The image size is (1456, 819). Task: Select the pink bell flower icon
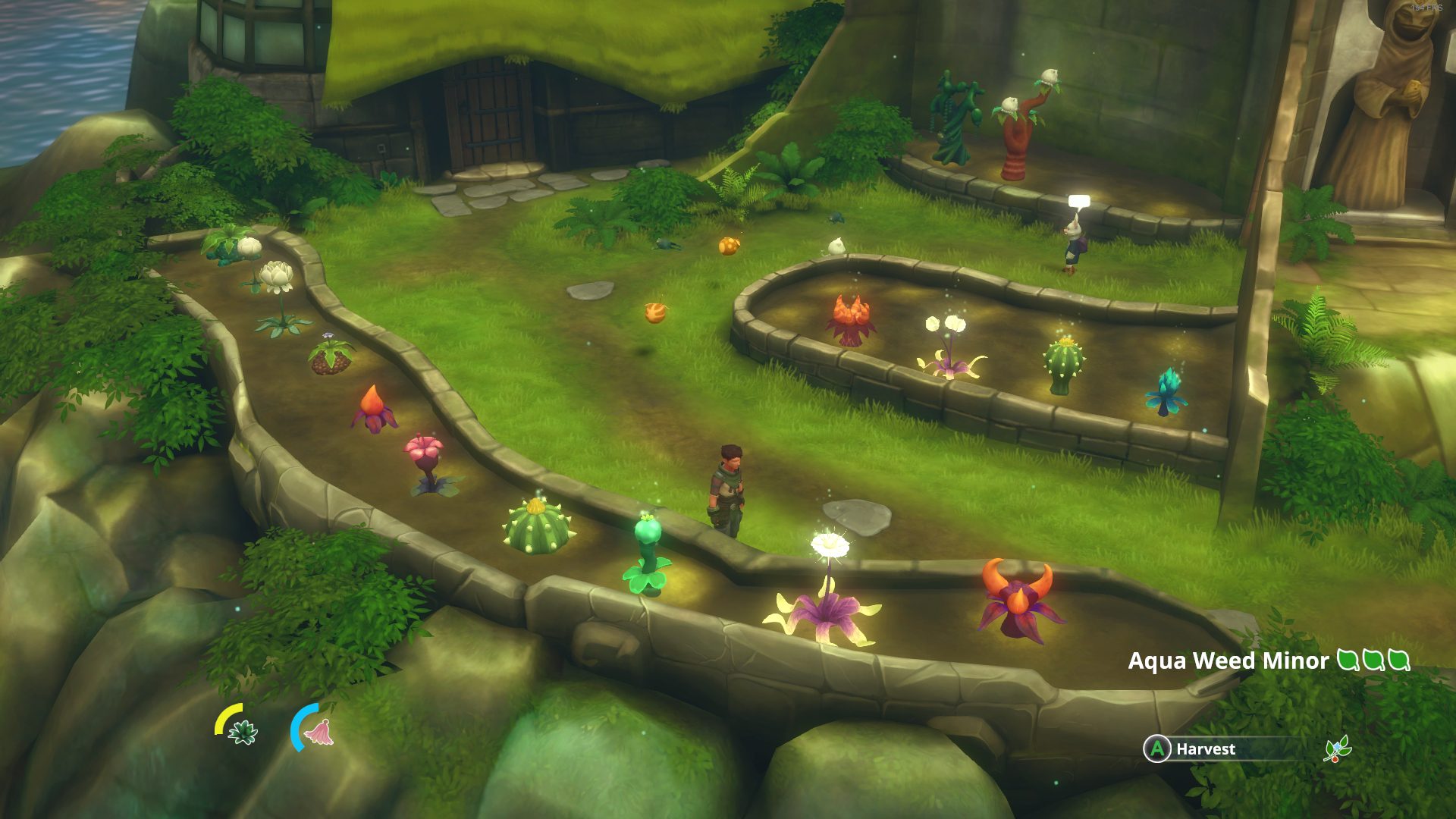tap(319, 732)
